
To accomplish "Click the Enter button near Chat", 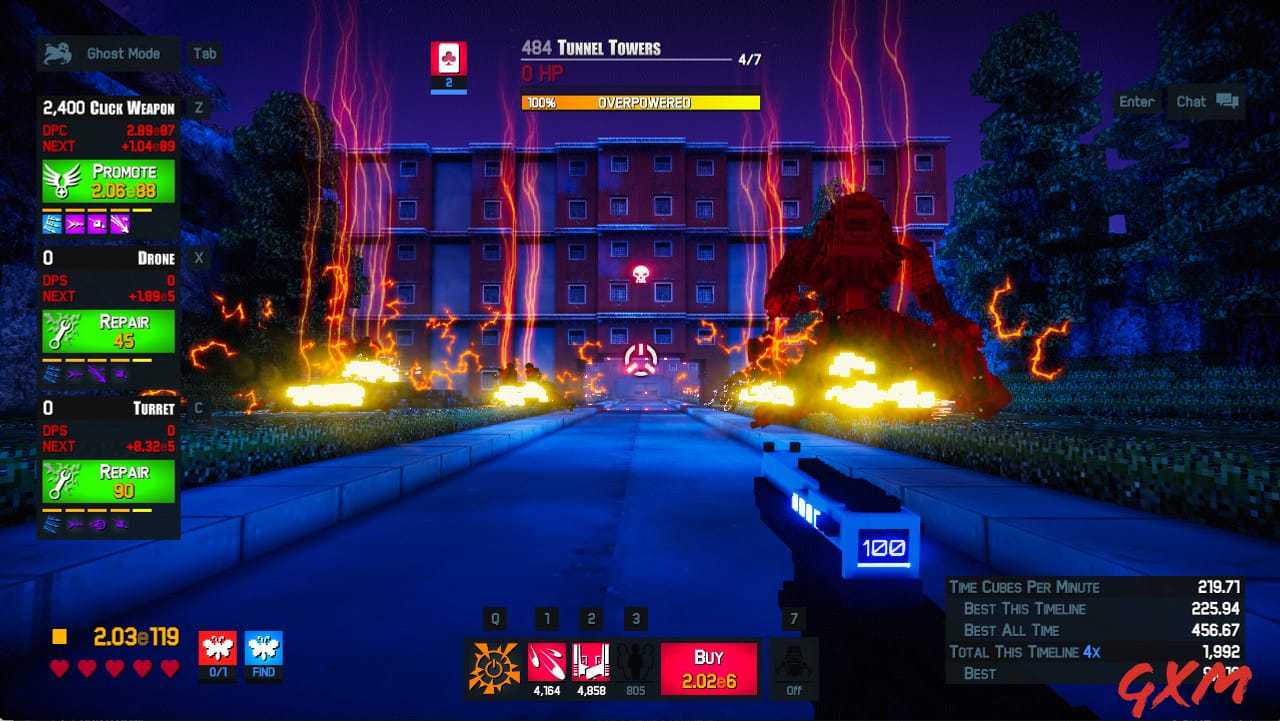I will [1137, 101].
